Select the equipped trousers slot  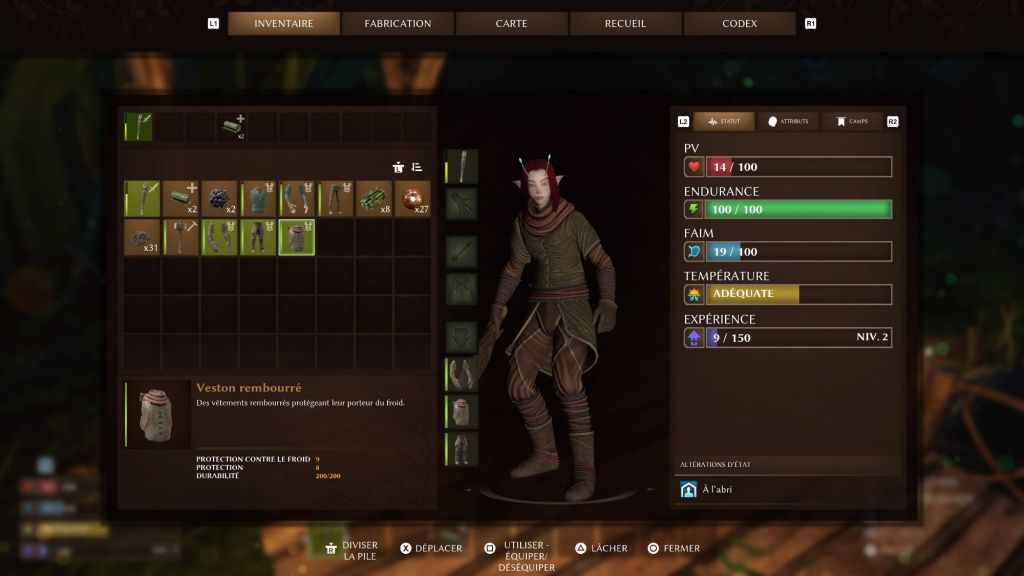click(461, 449)
